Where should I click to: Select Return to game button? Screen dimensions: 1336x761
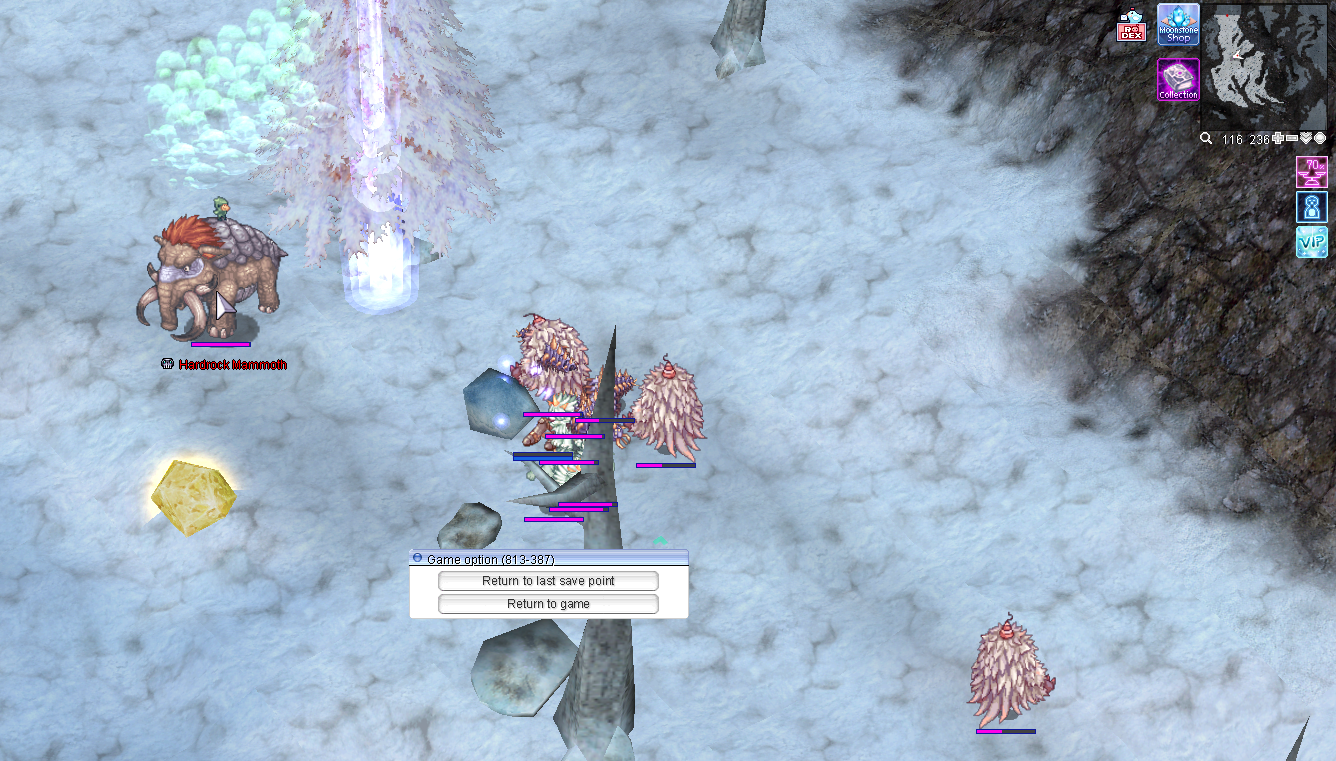pyautogui.click(x=548, y=604)
